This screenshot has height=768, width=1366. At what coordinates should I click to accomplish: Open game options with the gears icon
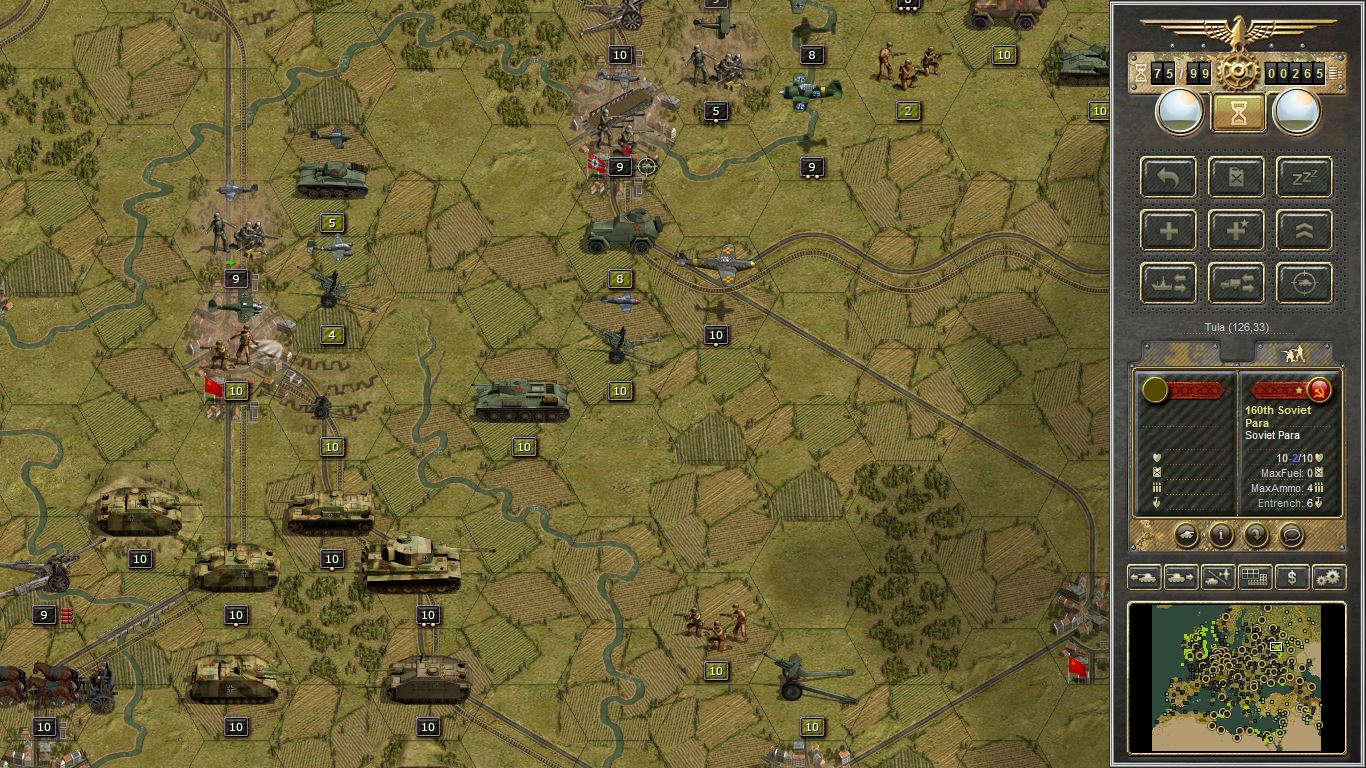coord(1329,577)
